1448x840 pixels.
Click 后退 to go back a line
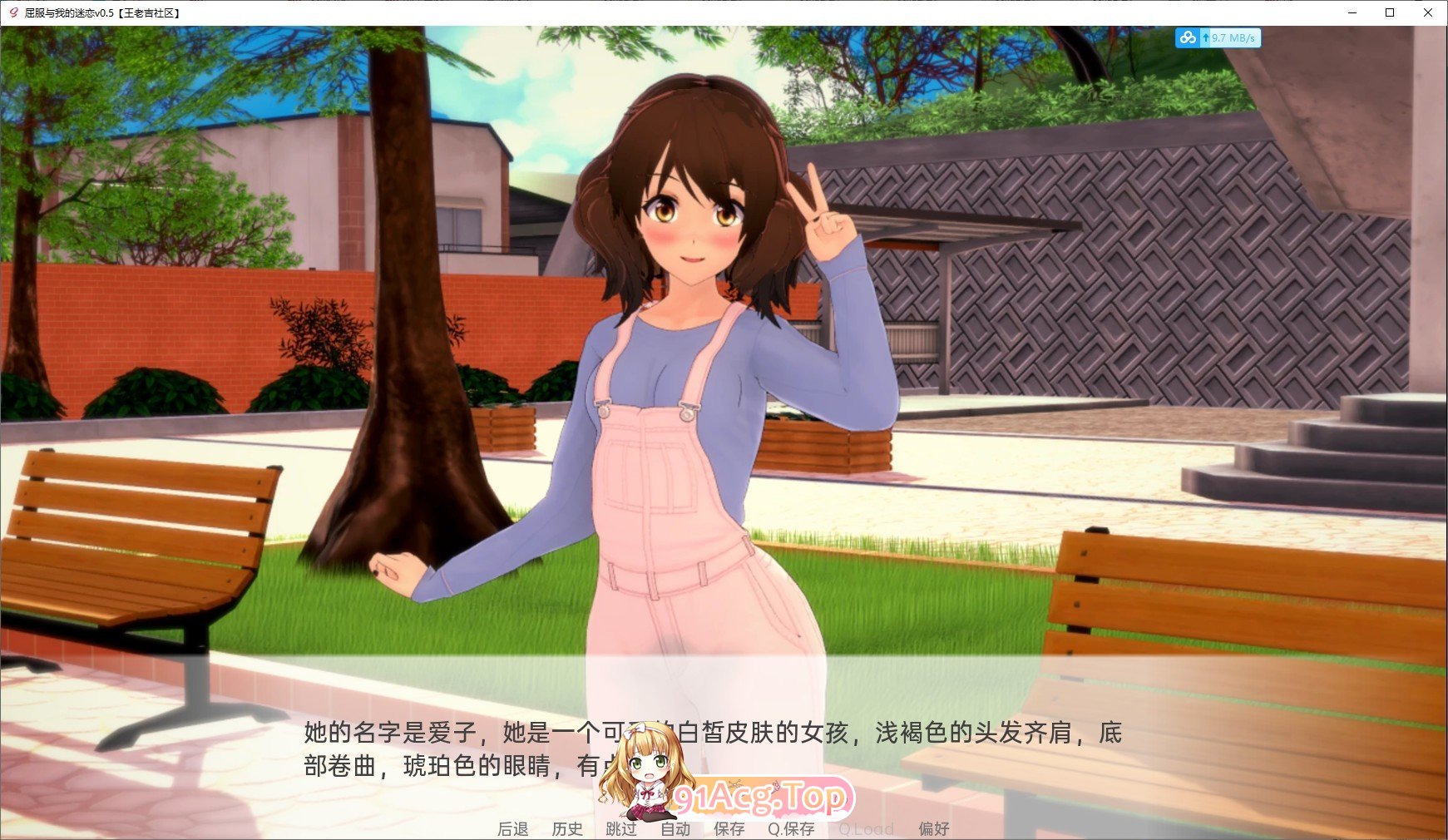coord(511,828)
